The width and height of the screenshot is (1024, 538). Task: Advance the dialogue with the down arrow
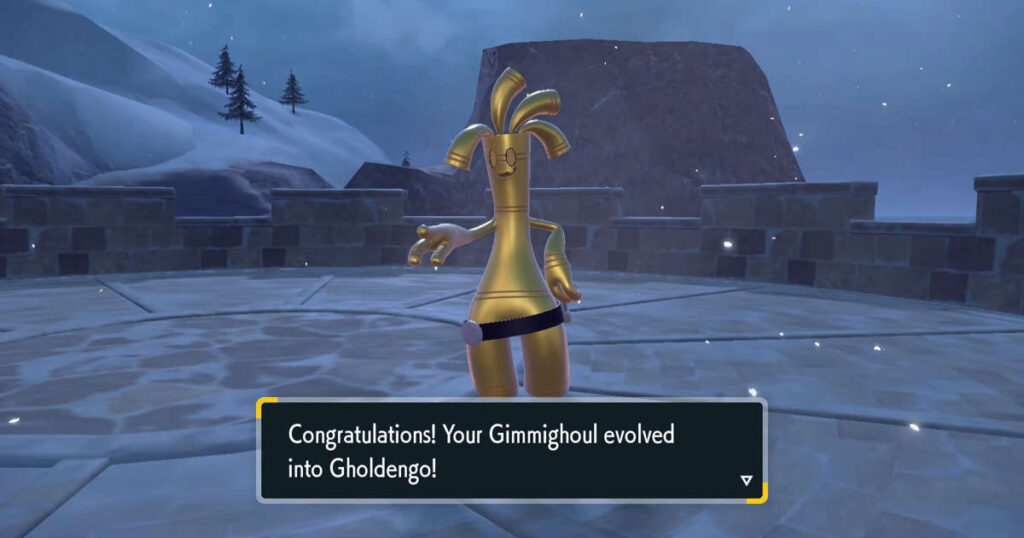click(x=745, y=480)
